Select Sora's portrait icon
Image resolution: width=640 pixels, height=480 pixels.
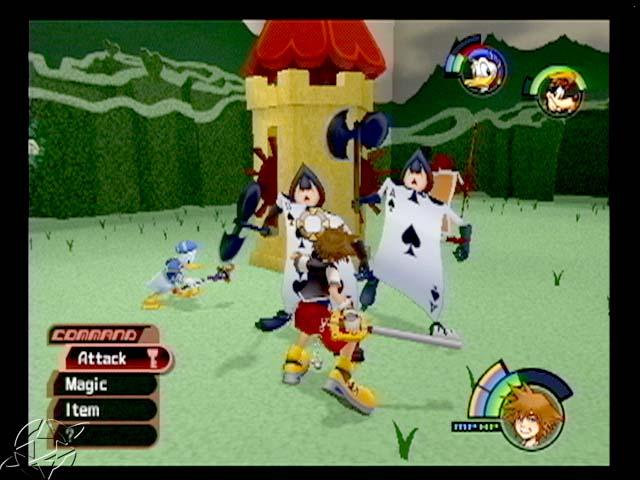coord(530,417)
